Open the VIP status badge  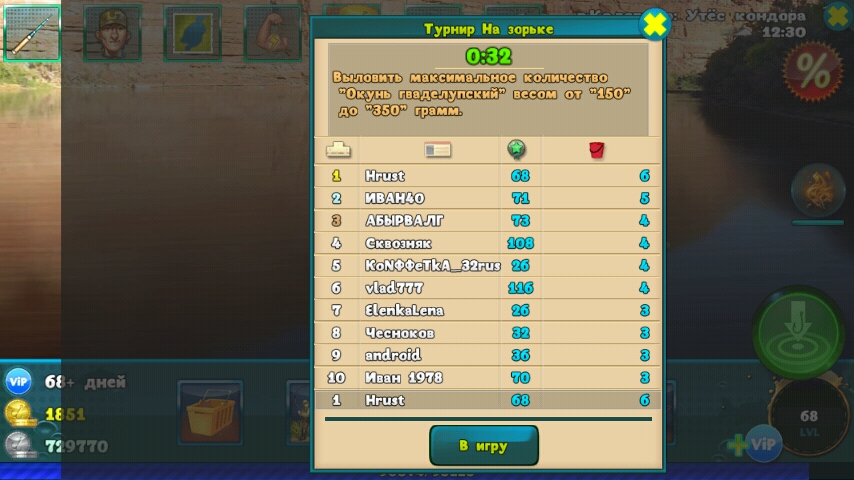point(19,382)
